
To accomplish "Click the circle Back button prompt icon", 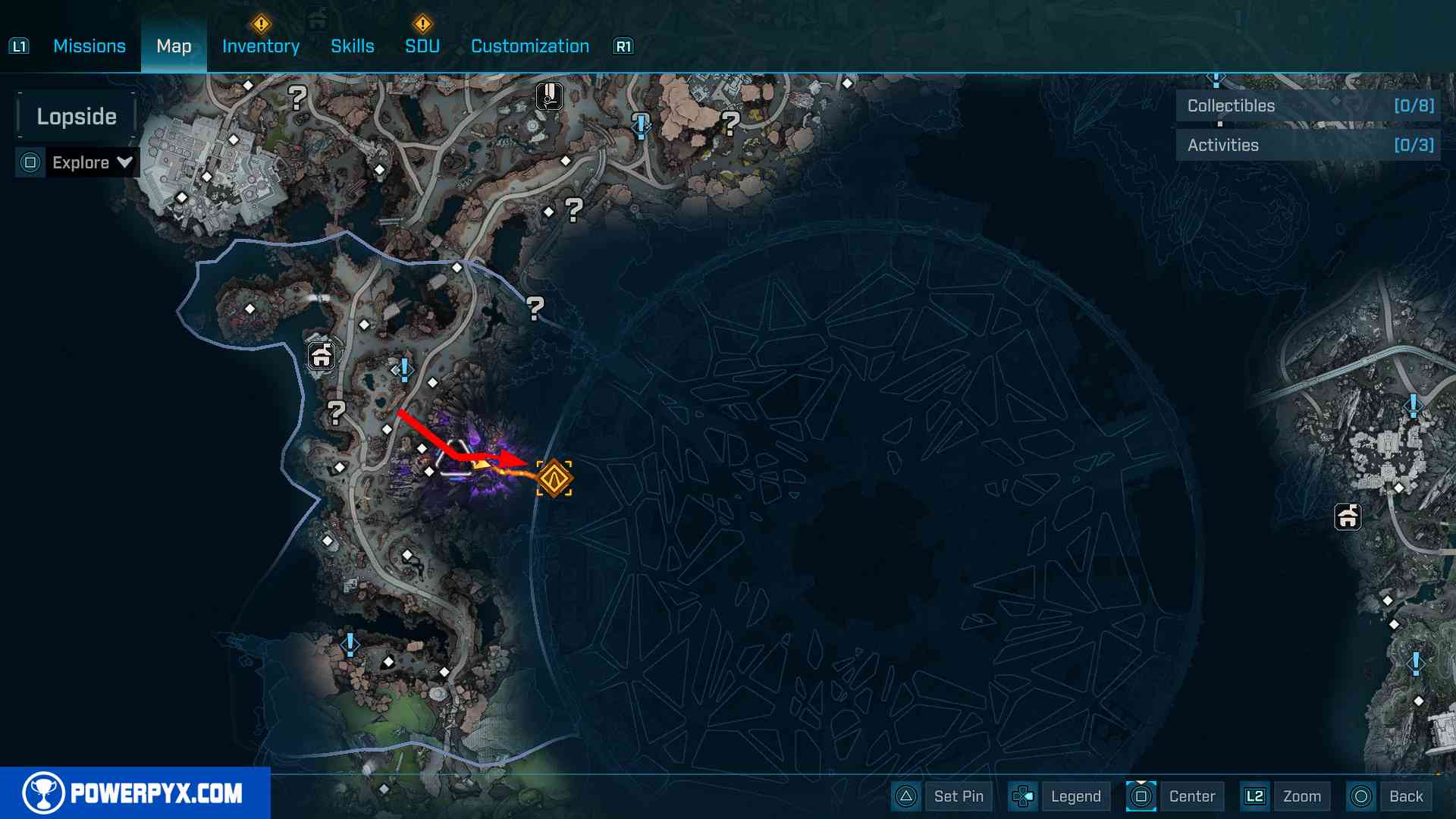I will coord(1361,796).
